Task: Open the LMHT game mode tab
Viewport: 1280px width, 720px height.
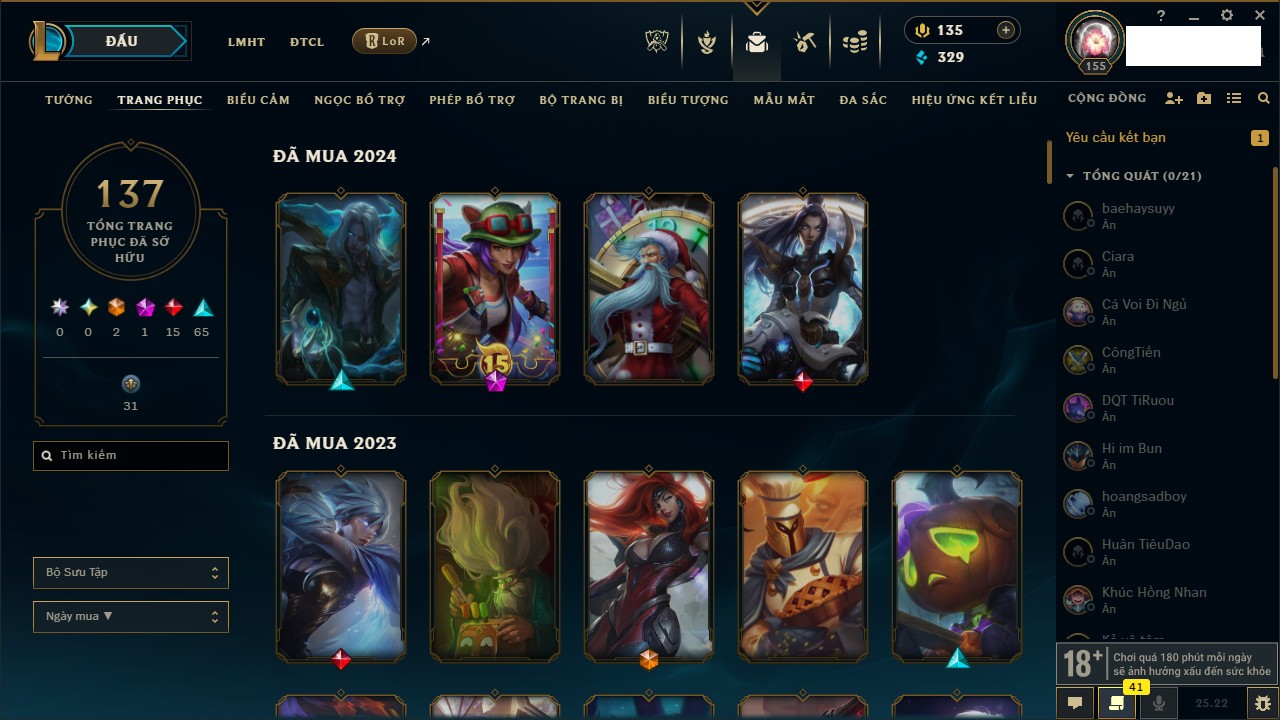Action: (246, 42)
